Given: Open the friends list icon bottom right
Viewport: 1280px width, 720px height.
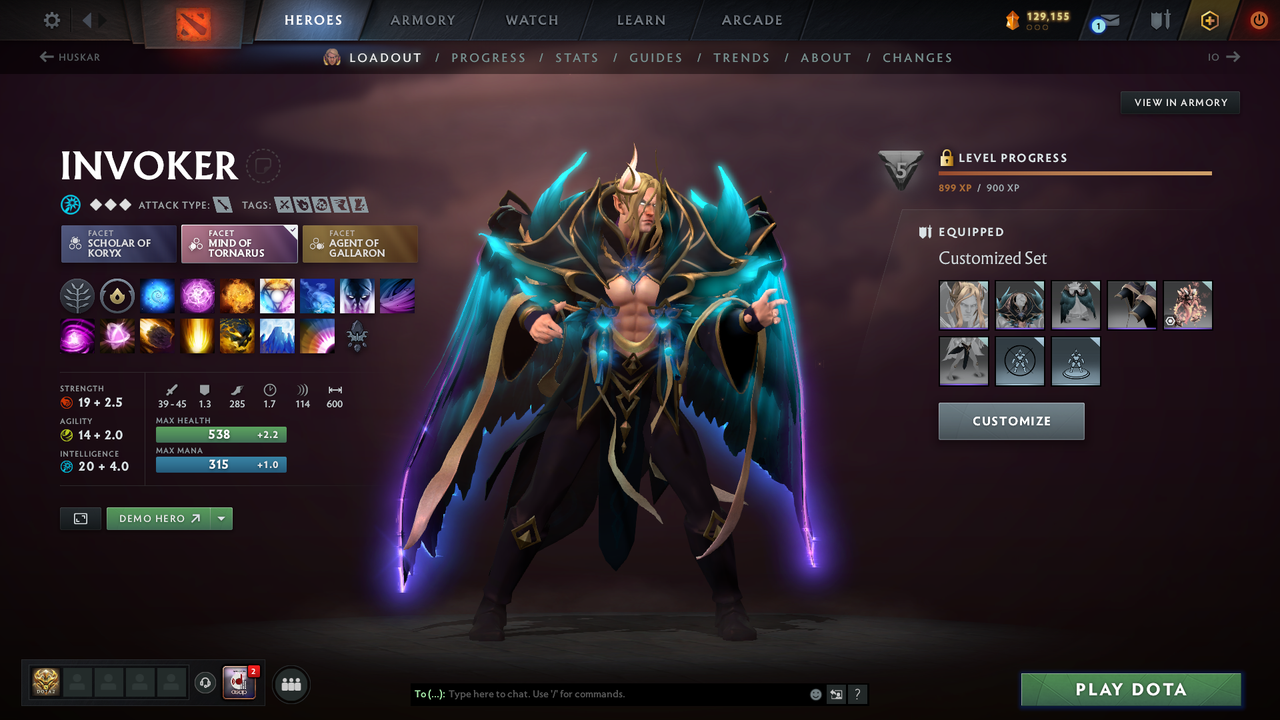Looking at the screenshot, I should tap(289, 683).
